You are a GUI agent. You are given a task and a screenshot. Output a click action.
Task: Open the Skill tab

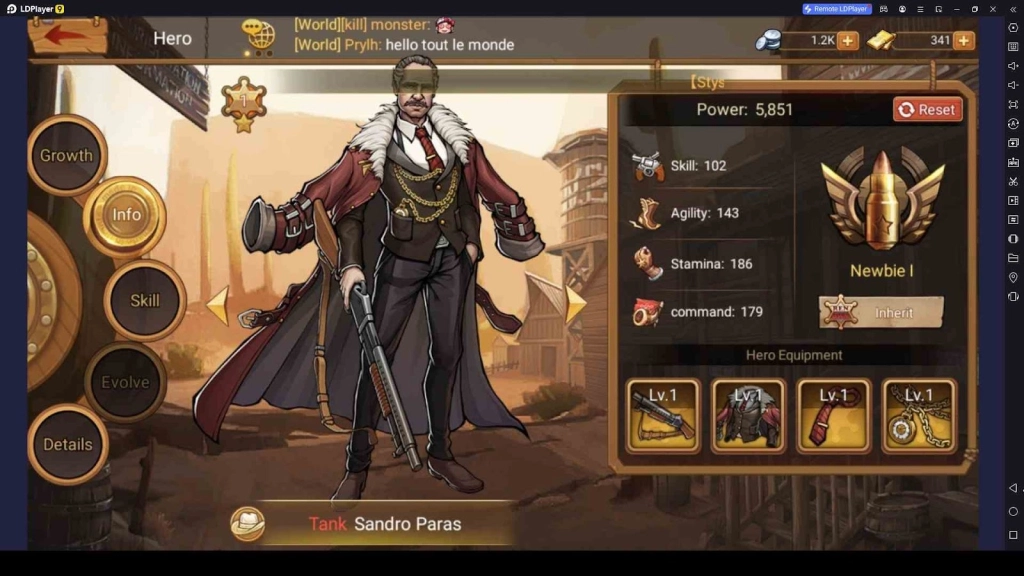tap(145, 300)
